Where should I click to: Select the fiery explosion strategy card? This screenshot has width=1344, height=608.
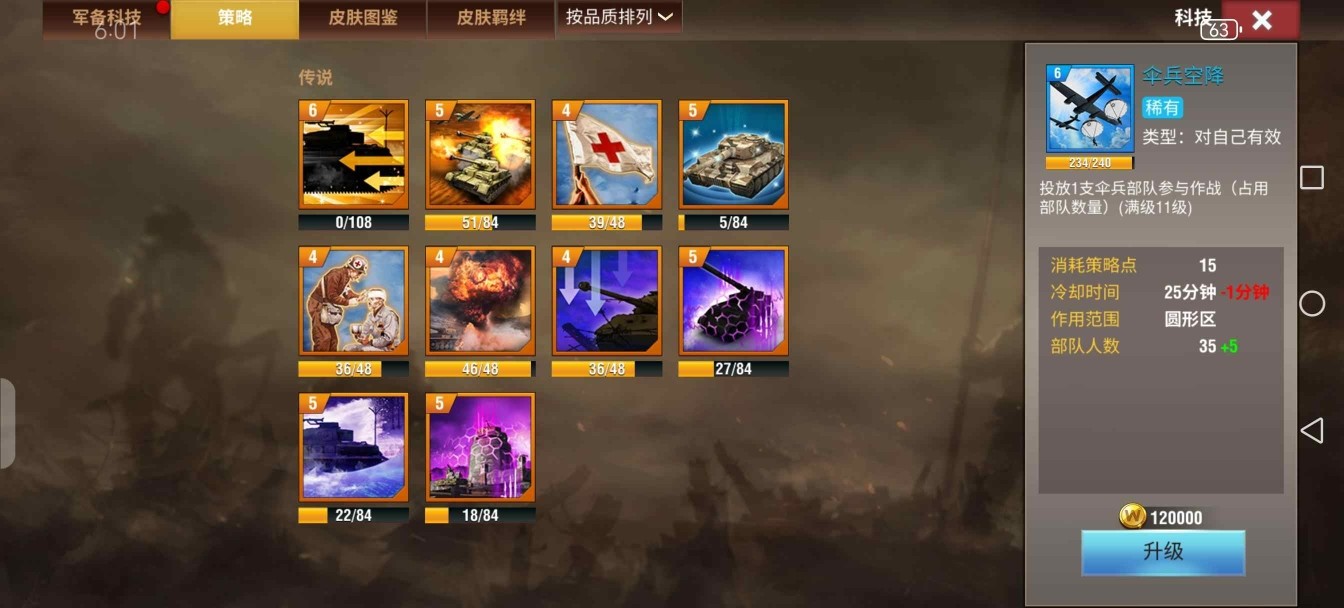pos(480,301)
